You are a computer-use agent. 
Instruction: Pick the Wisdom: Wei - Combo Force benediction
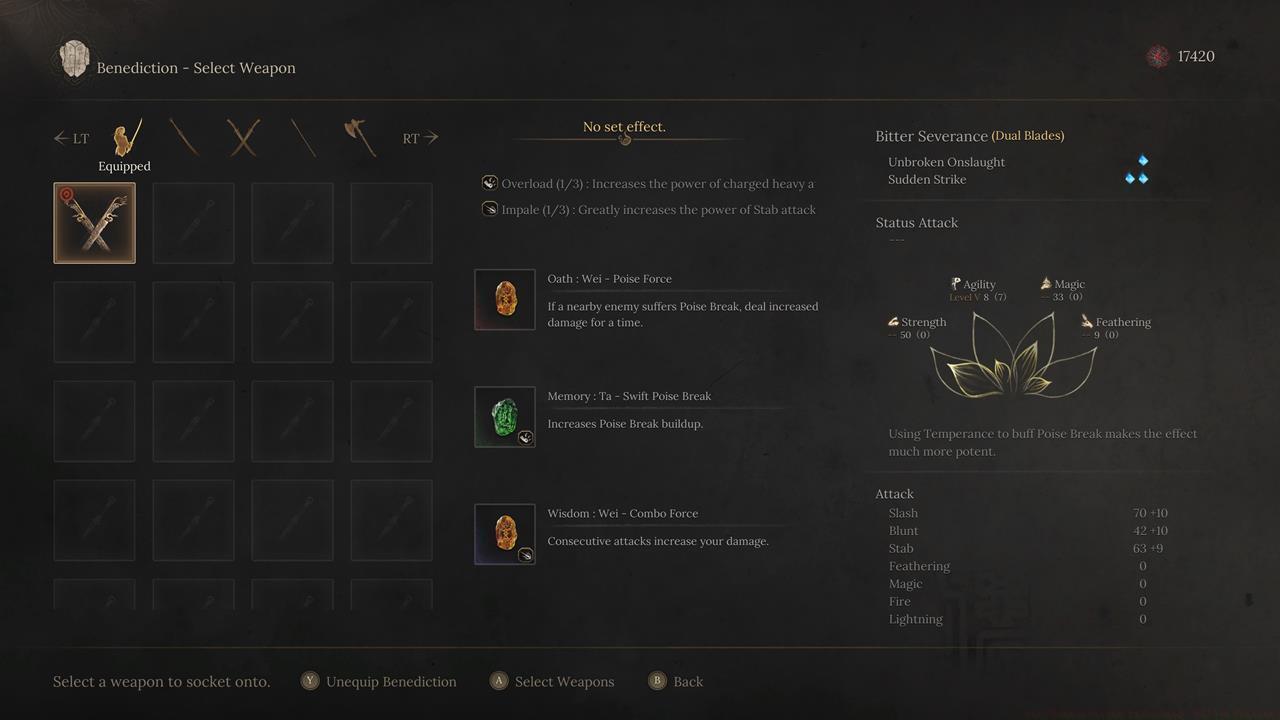[x=505, y=534]
